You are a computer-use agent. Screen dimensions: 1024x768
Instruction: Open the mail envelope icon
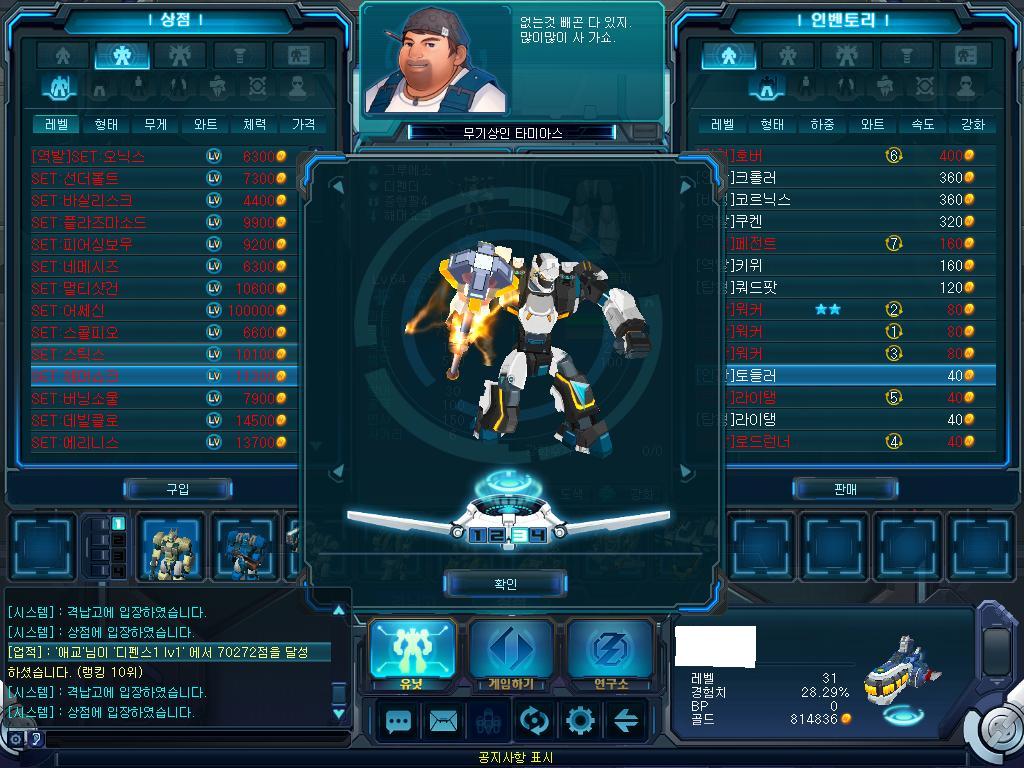coord(443,720)
